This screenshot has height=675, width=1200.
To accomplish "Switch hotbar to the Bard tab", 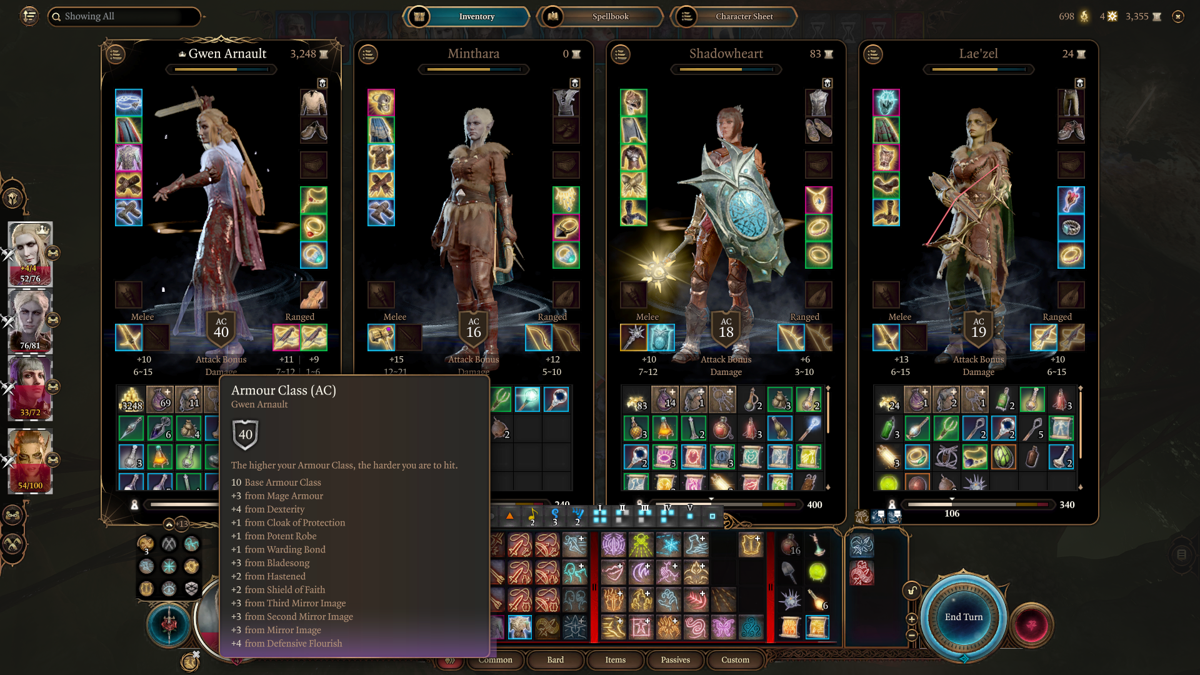I will (555, 660).
